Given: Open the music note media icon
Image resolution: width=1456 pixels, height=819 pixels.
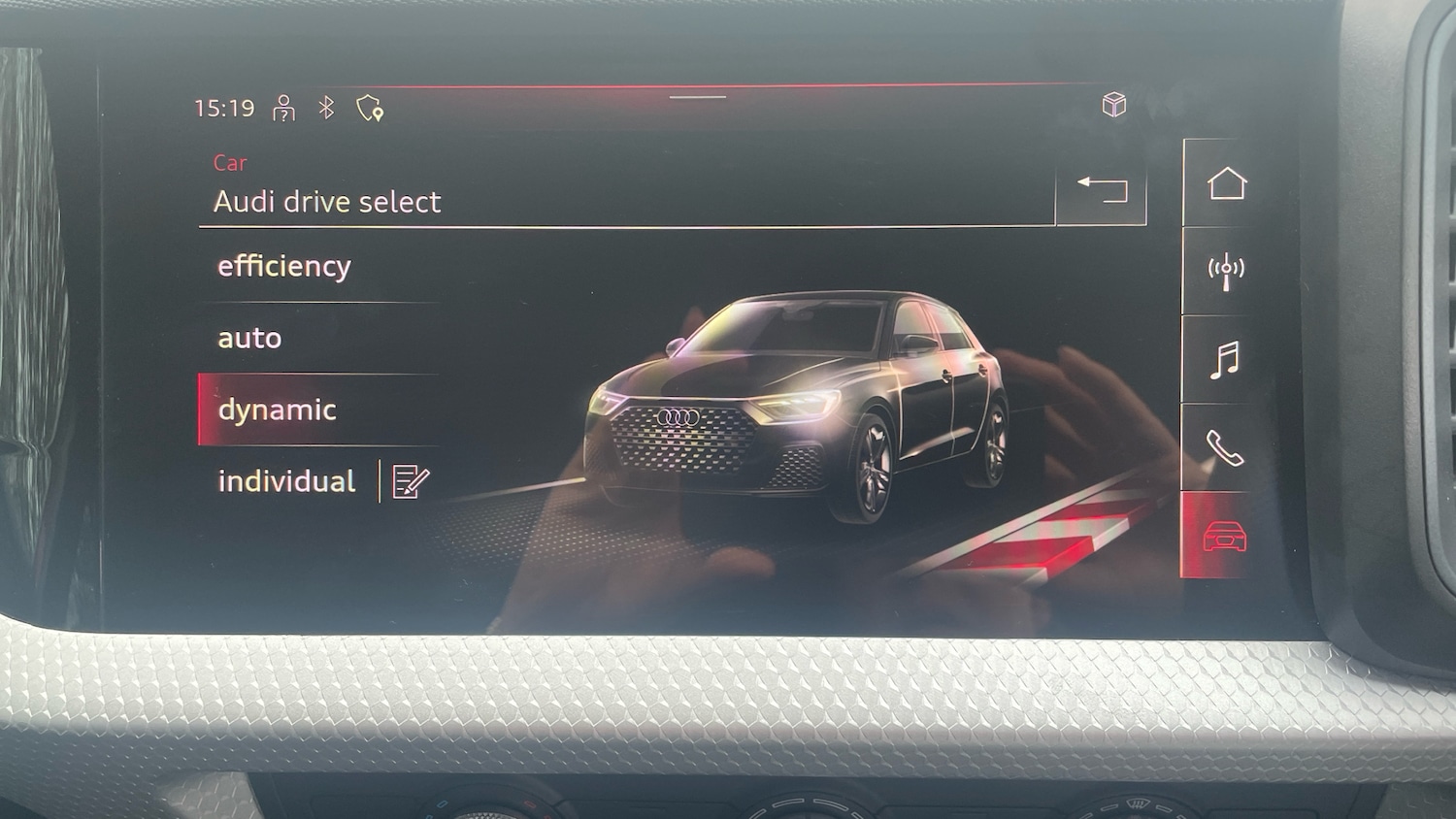Looking at the screenshot, I should [x=1225, y=362].
